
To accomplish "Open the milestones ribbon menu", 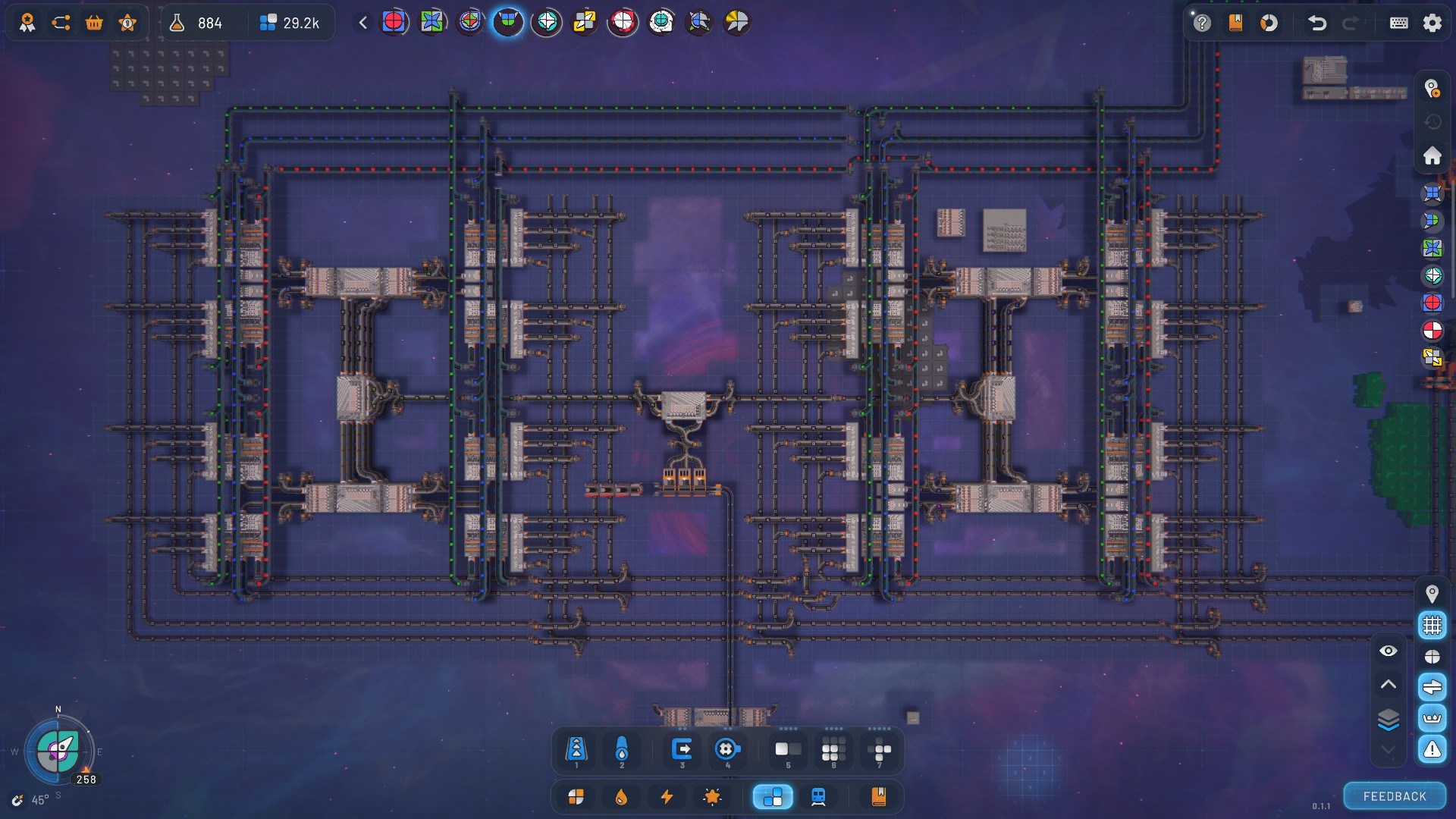I will 27,23.
